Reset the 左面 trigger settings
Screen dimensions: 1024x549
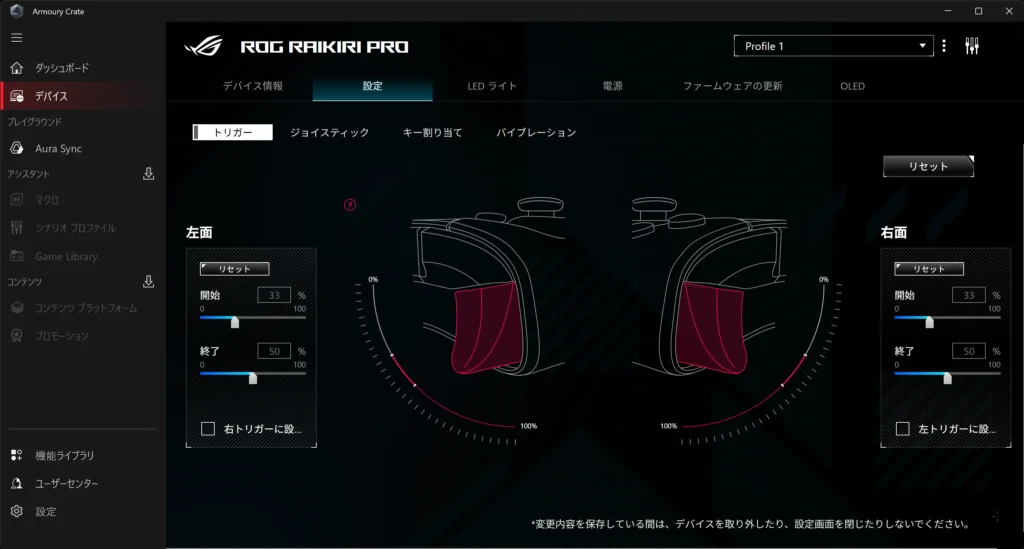point(234,269)
